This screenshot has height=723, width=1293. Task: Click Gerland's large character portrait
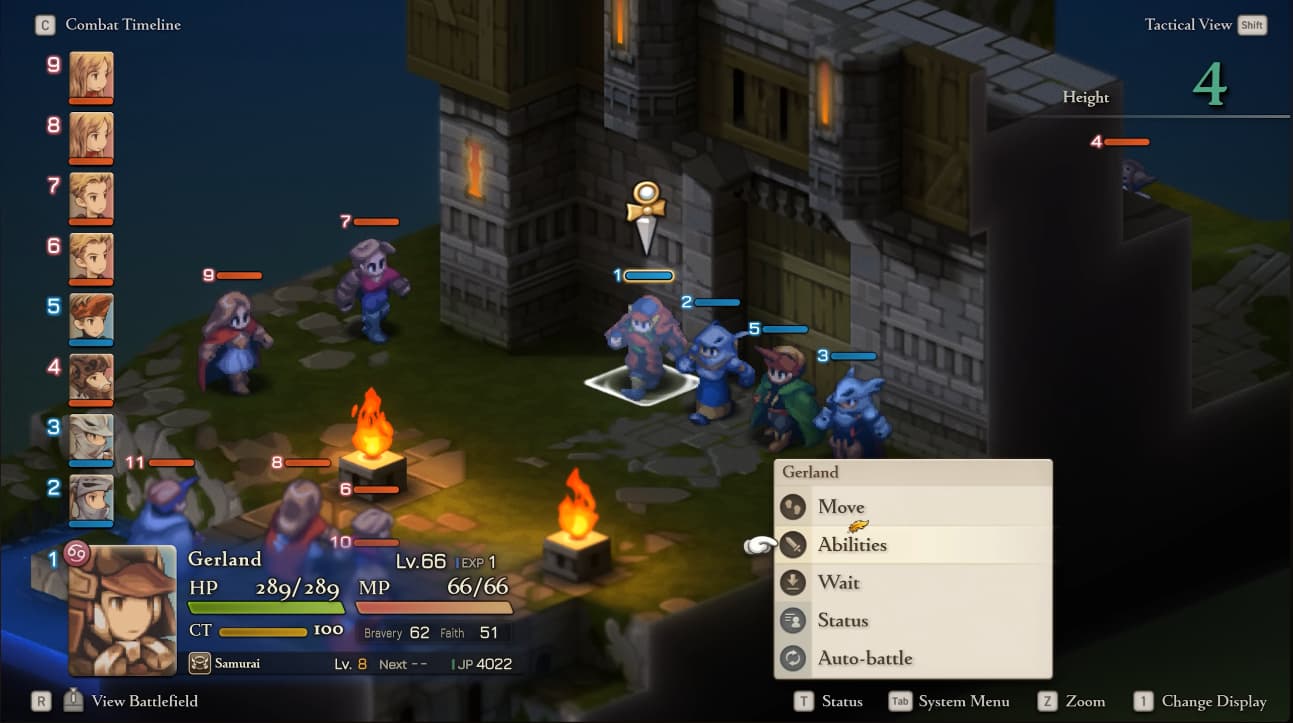122,610
